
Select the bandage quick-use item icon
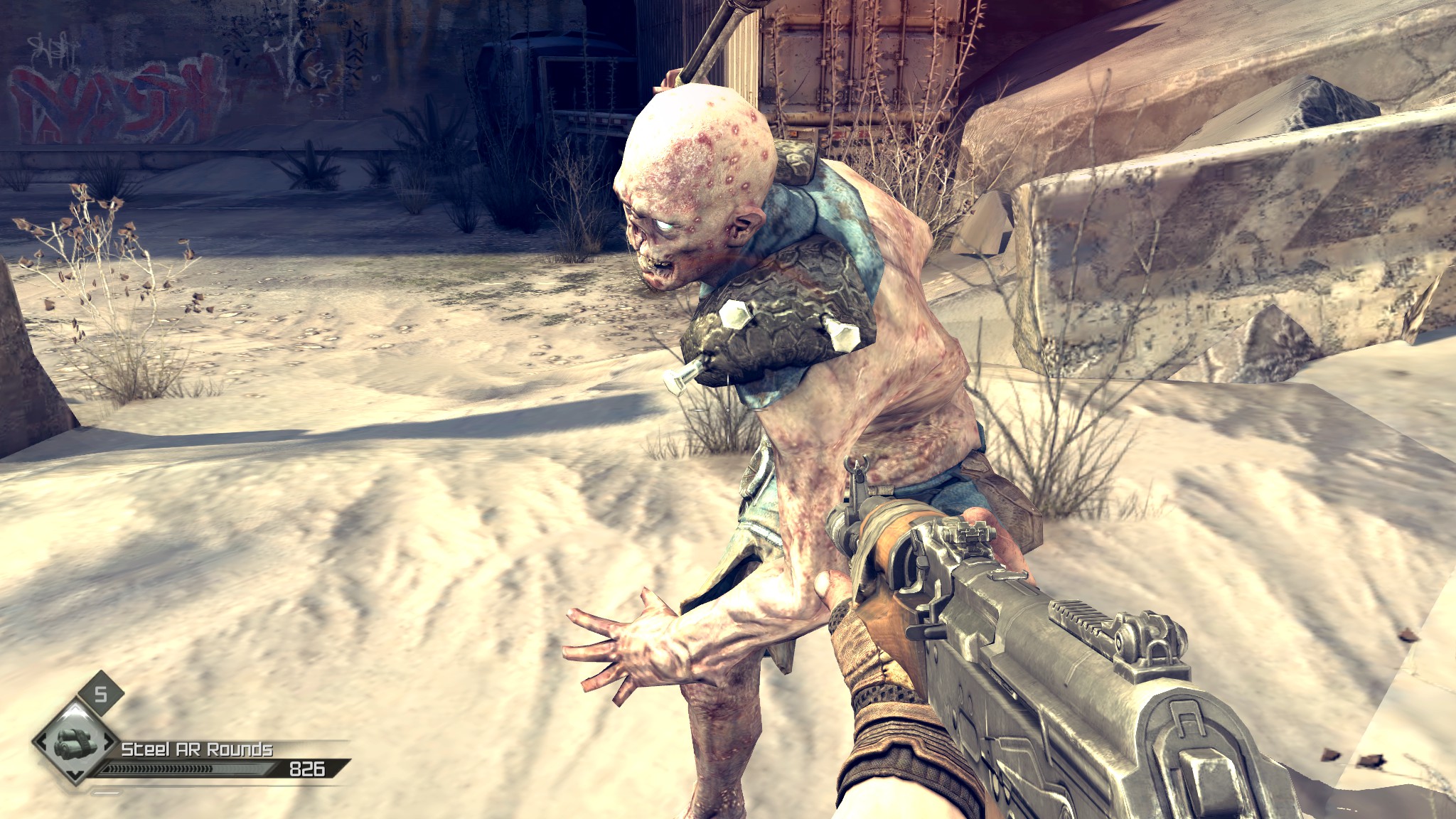pyautogui.click(x=73, y=743)
